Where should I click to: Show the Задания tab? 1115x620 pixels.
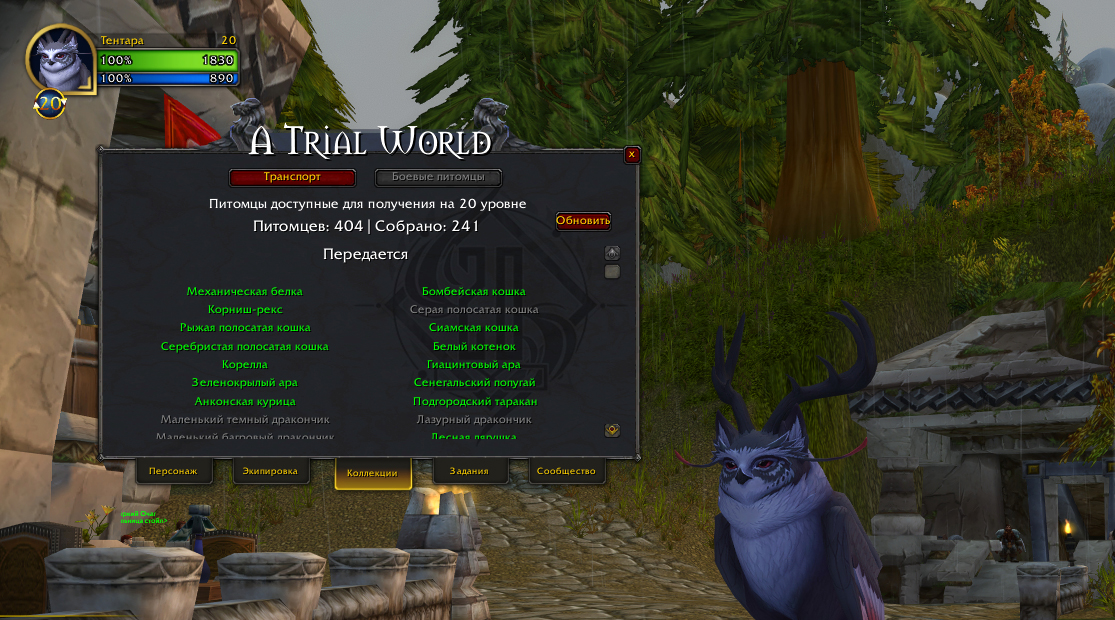click(x=469, y=471)
